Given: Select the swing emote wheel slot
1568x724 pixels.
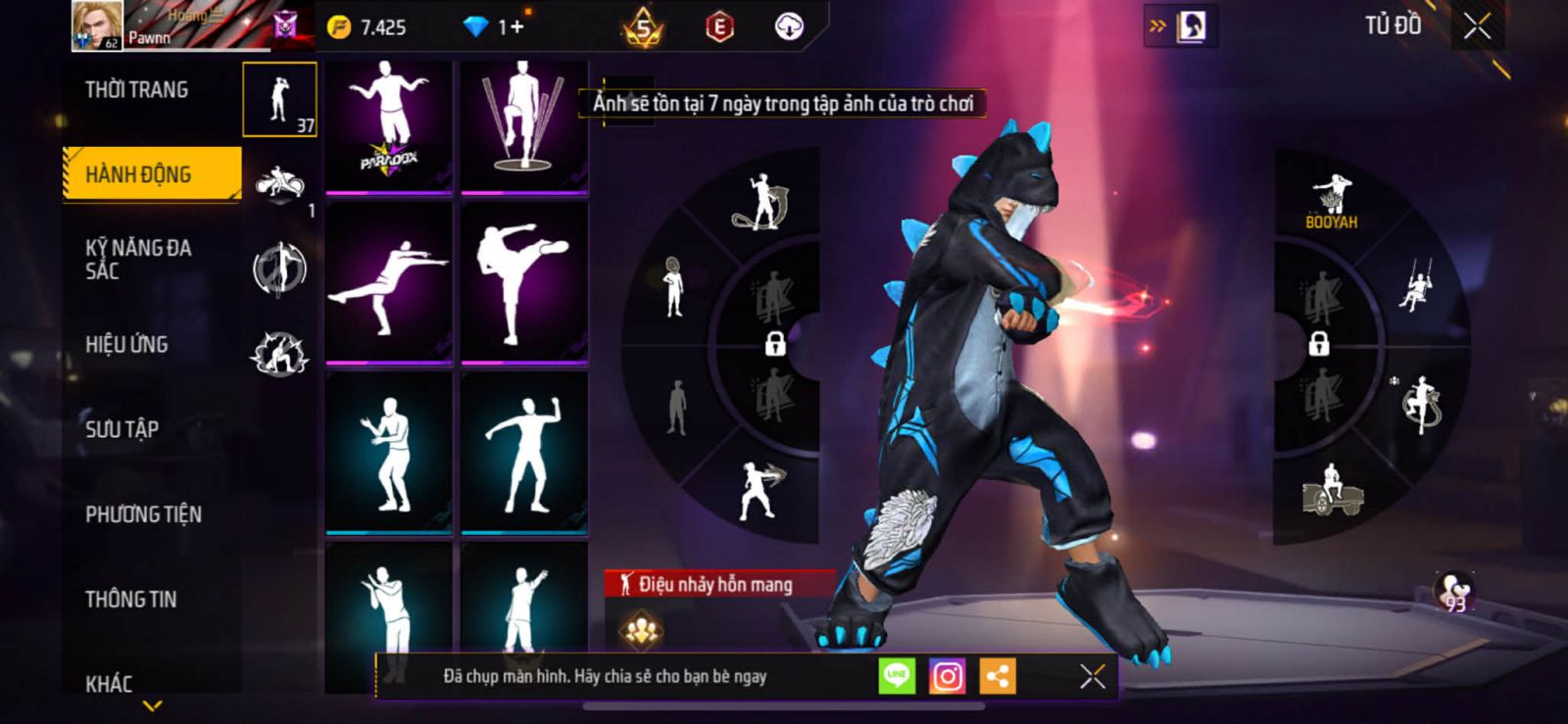Looking at the screenshot, I should click(1414, 287).
